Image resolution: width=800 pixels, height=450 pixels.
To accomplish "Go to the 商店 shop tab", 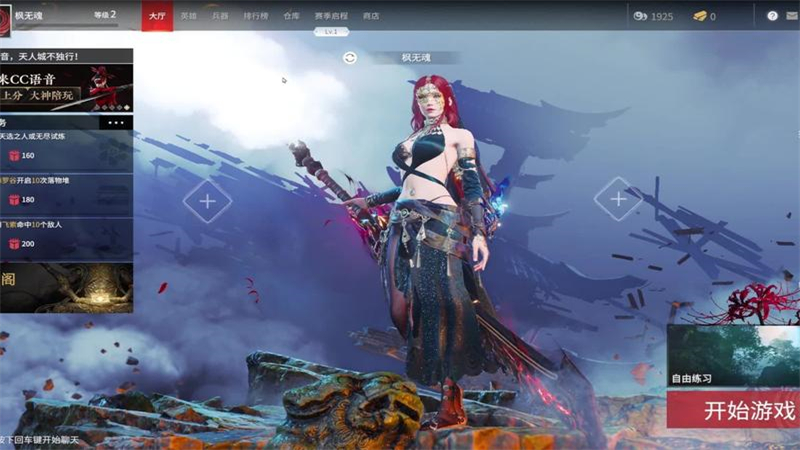I will [371, 16].
